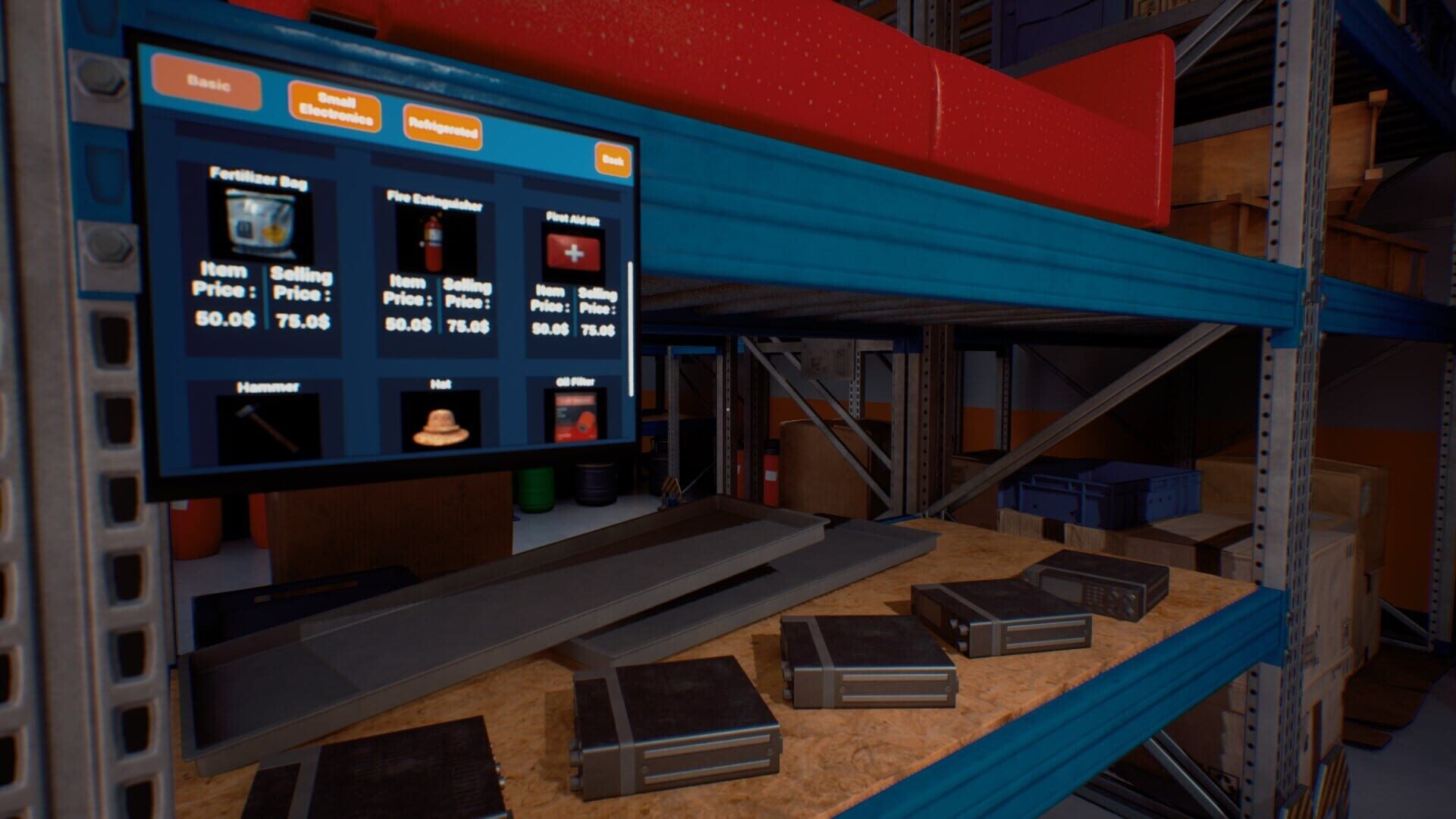Switch to the Basic category tab
This screenshot has width=1456, height=819.
click(x=206, y=82)
